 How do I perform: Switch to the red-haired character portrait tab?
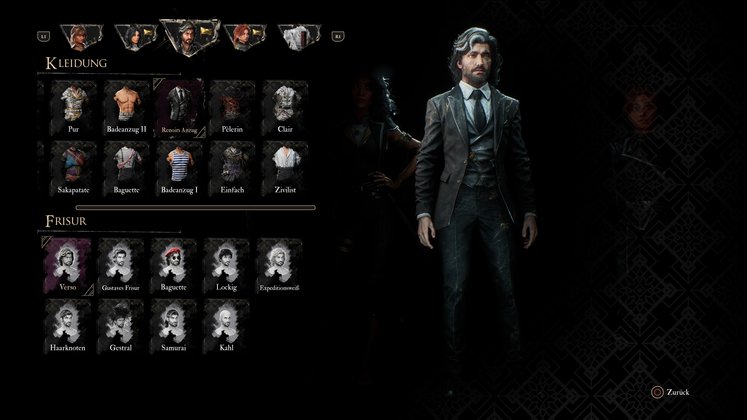click(x=241, y=36)
